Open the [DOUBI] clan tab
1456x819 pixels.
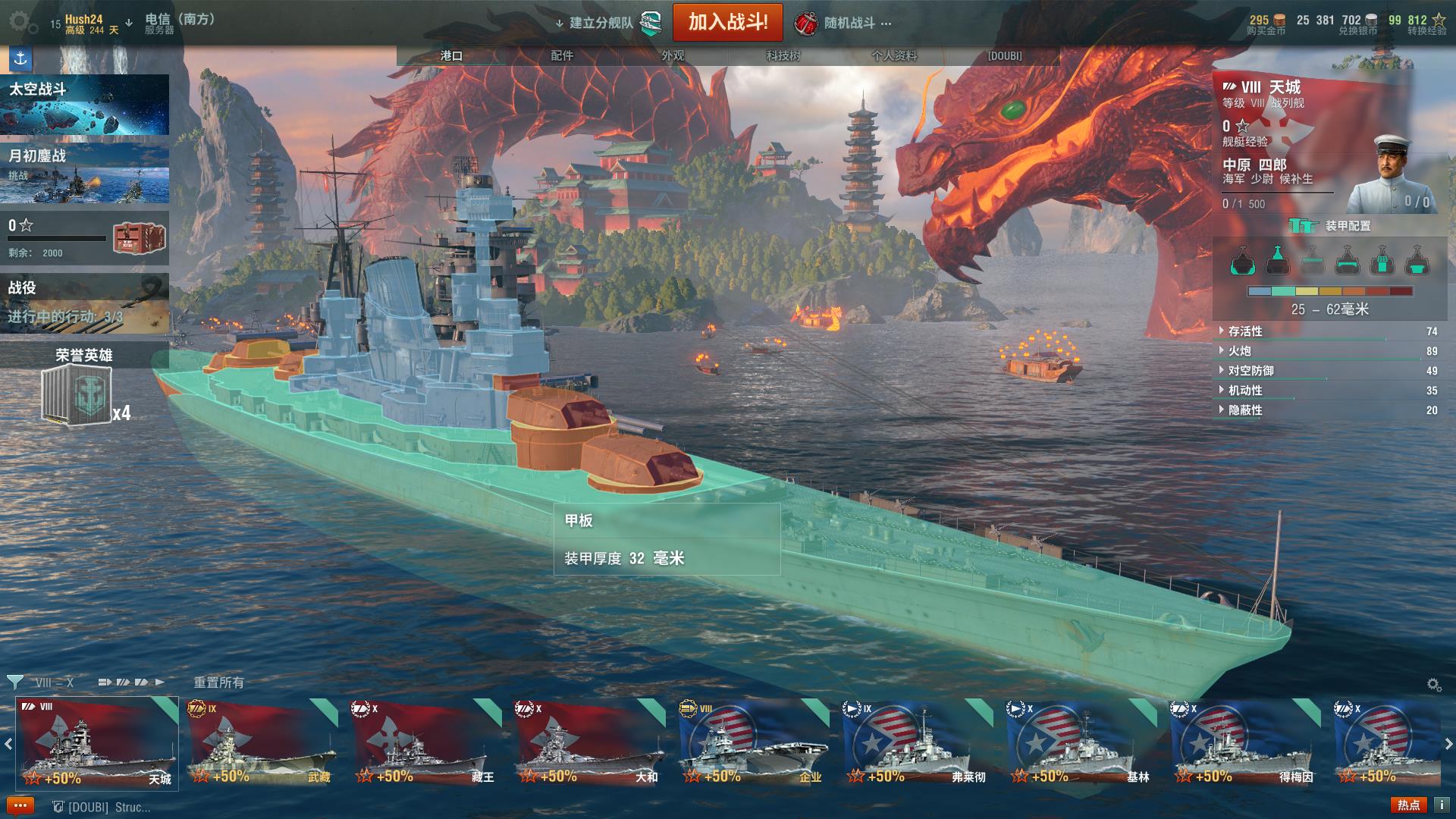(1004, 55)
